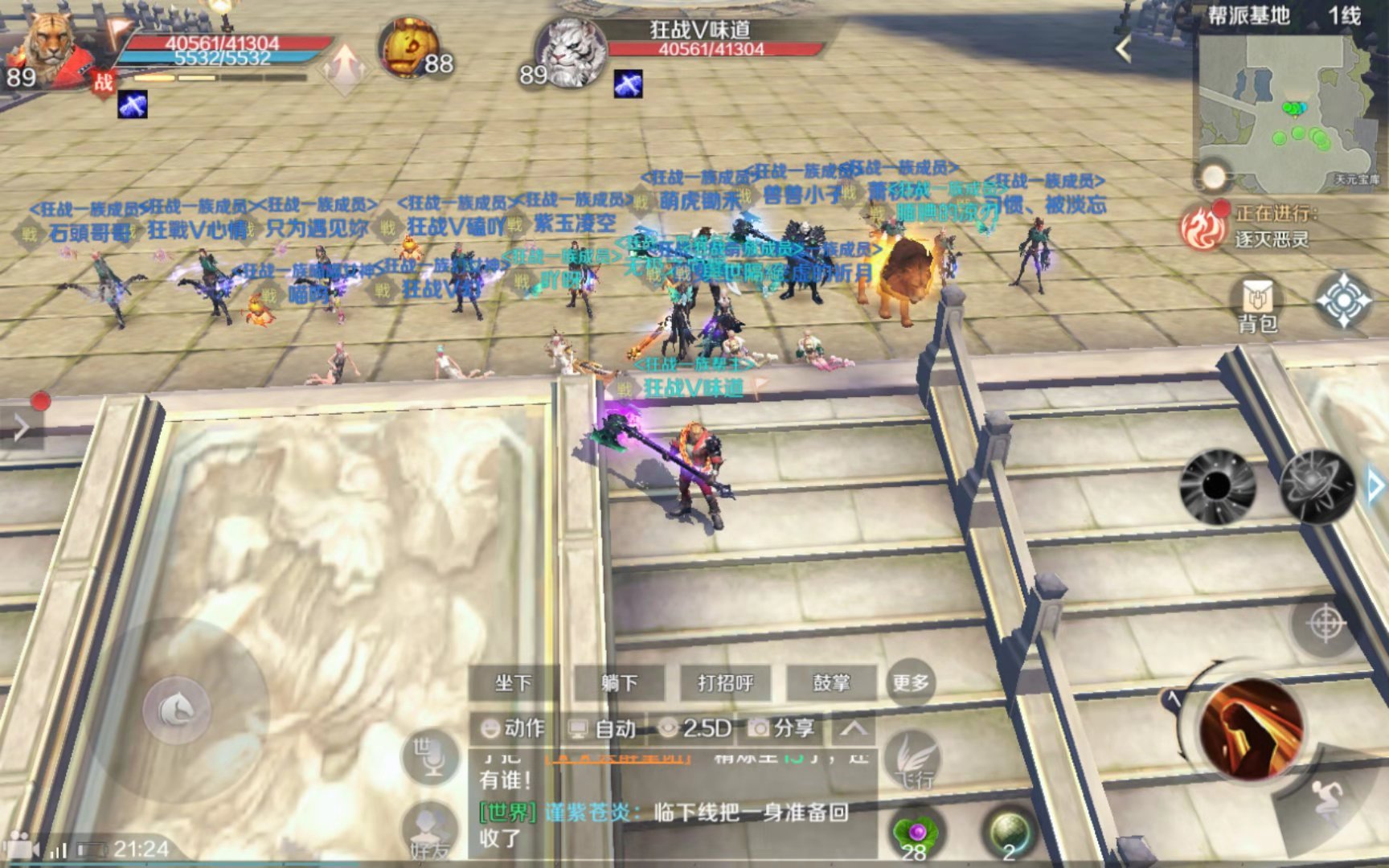Select the 打招呼 greeting emote
The width and height of the screenshot is (1389, 868).
[725, 683]
